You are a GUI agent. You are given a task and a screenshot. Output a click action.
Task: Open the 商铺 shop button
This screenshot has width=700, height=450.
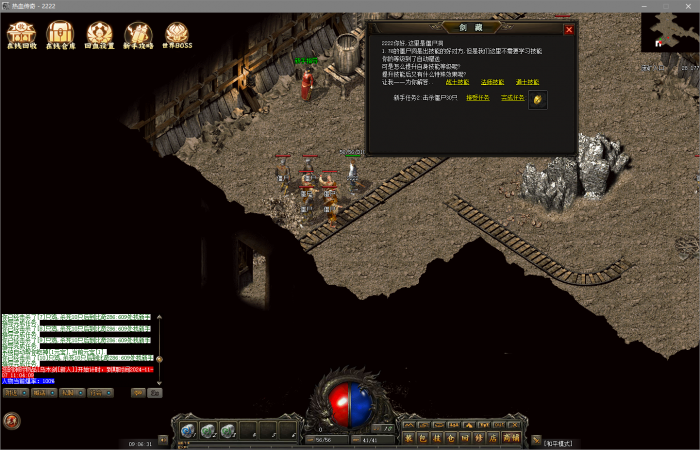tap(511, 437)
